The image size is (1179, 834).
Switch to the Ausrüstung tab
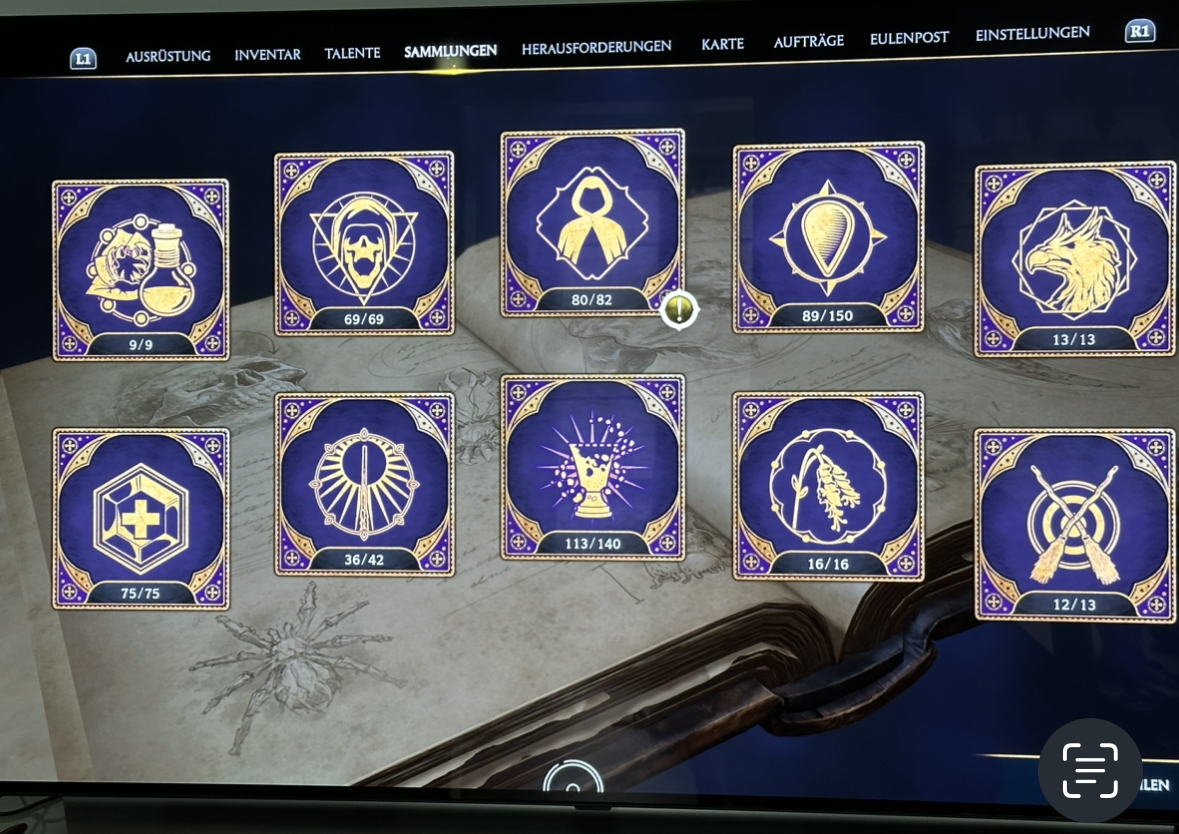point(168,56)
